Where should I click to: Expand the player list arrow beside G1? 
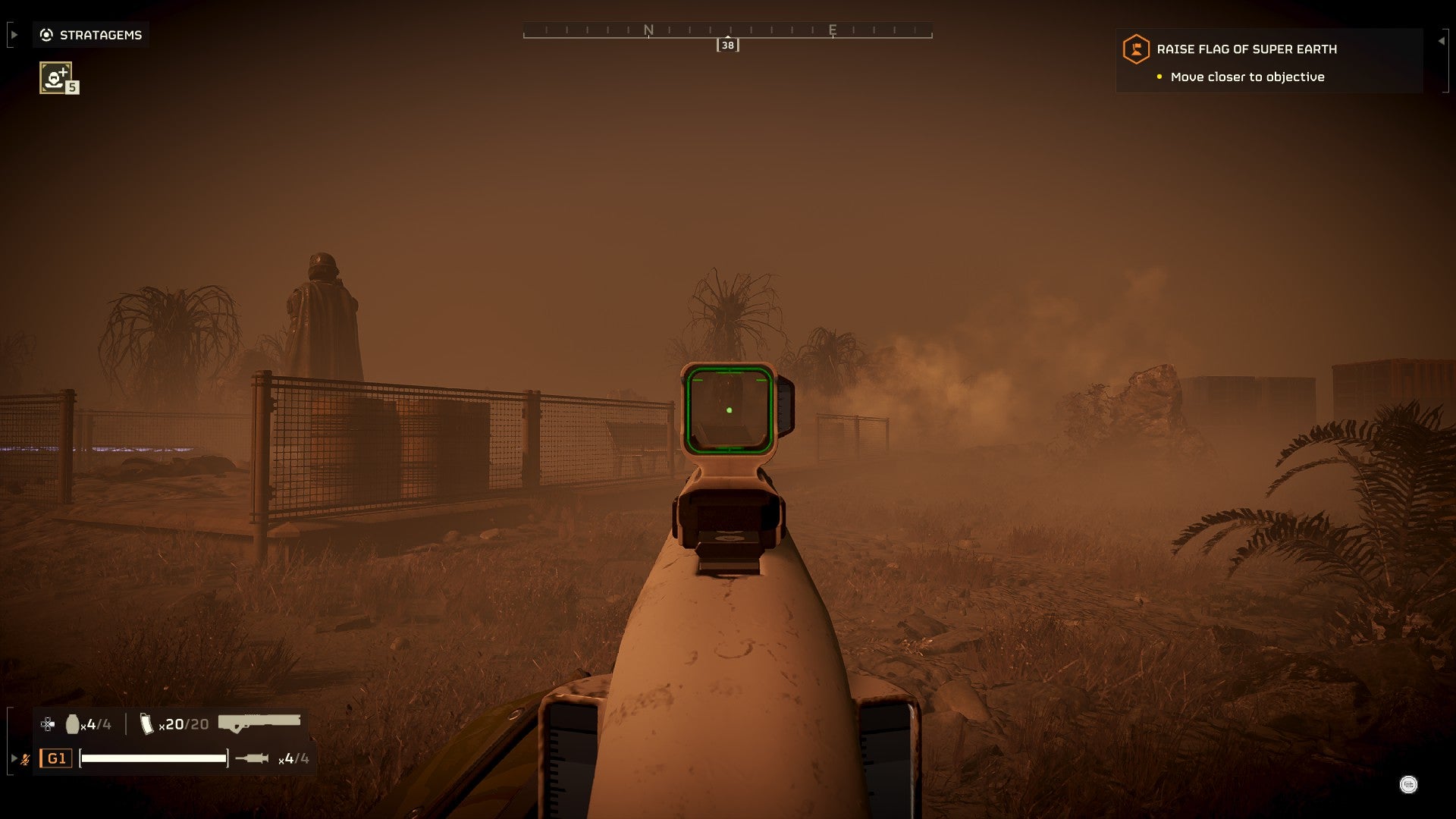14,756
